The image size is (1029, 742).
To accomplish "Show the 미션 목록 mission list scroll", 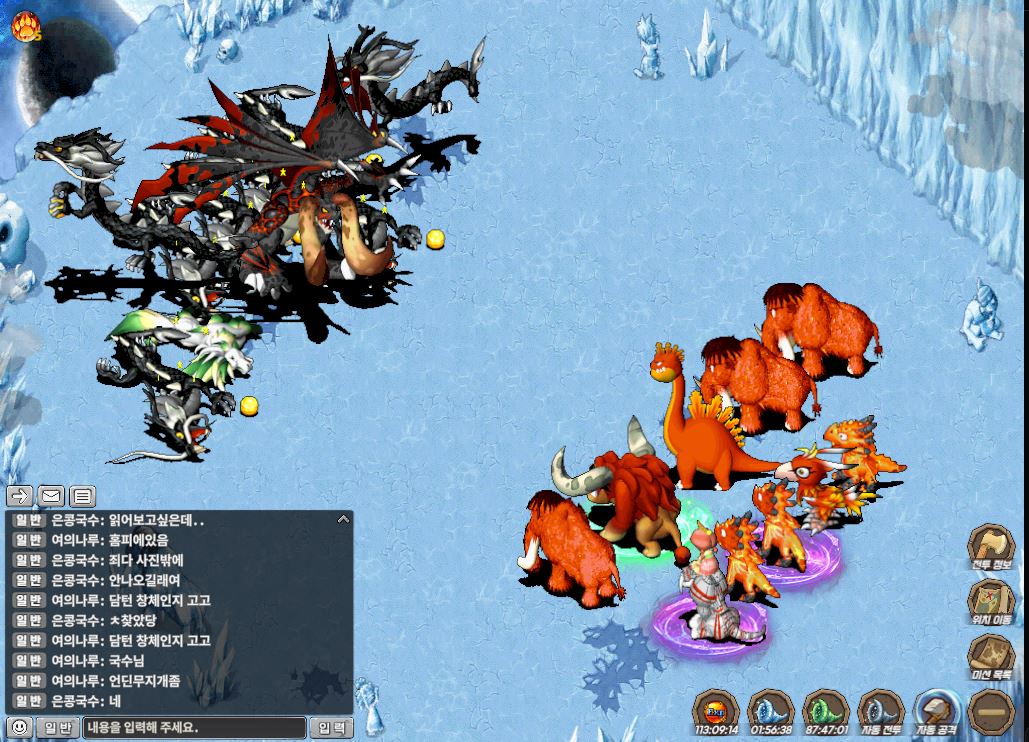I will [990, 658].
